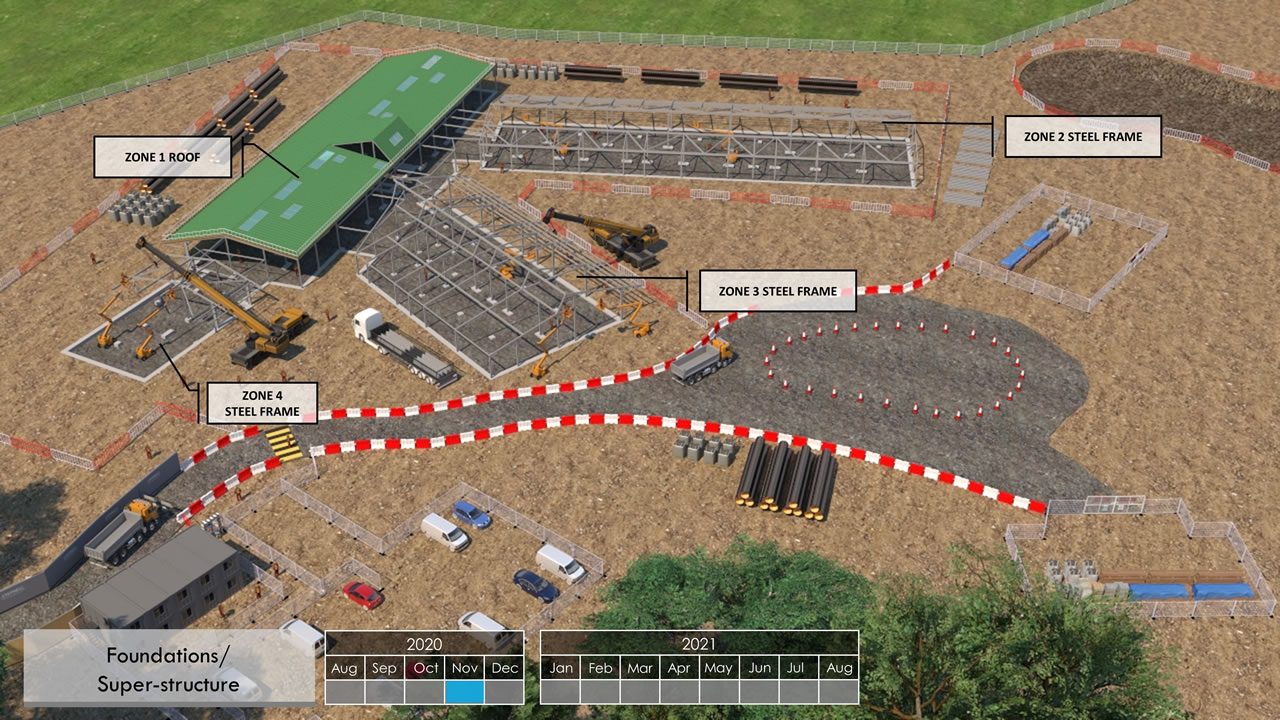Image resolution: width=1280 pixels, height=720 pixels.
Task: Open the Foundations/Super-structure phase panel
Action: click(x=168, y=669)
